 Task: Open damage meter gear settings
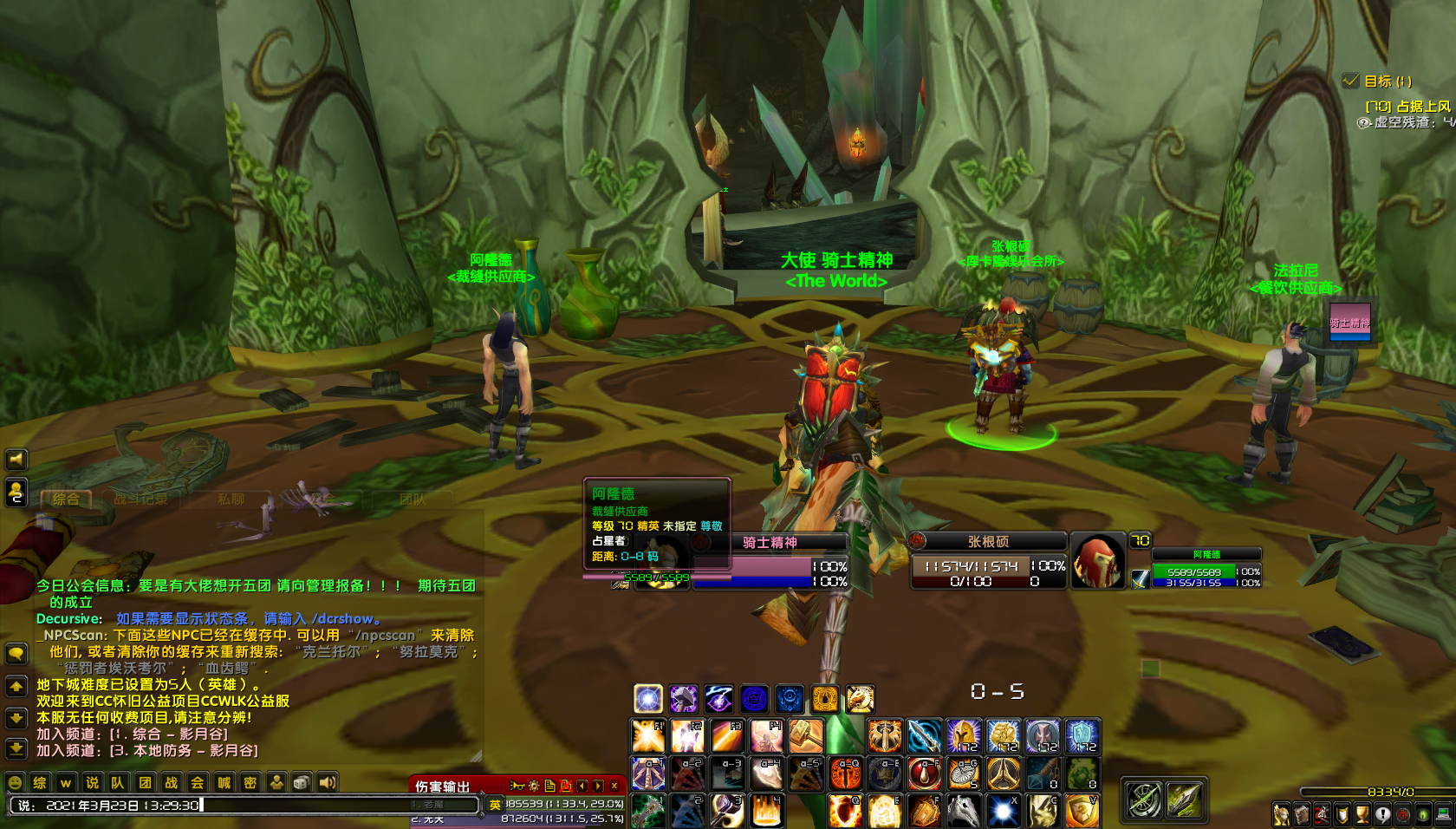pyautogui.click(x=534, y=786)
